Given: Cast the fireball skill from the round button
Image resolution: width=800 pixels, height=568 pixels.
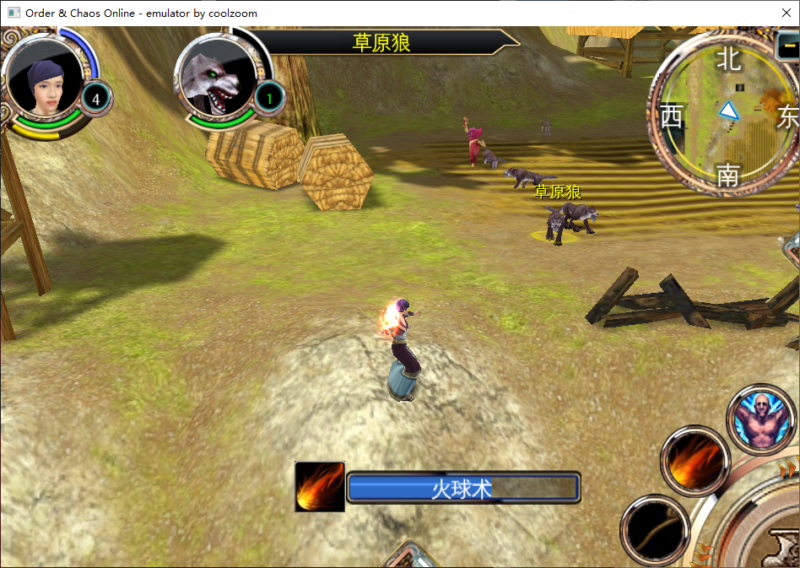Looking at the screenshot, I should tap(694, 459).
